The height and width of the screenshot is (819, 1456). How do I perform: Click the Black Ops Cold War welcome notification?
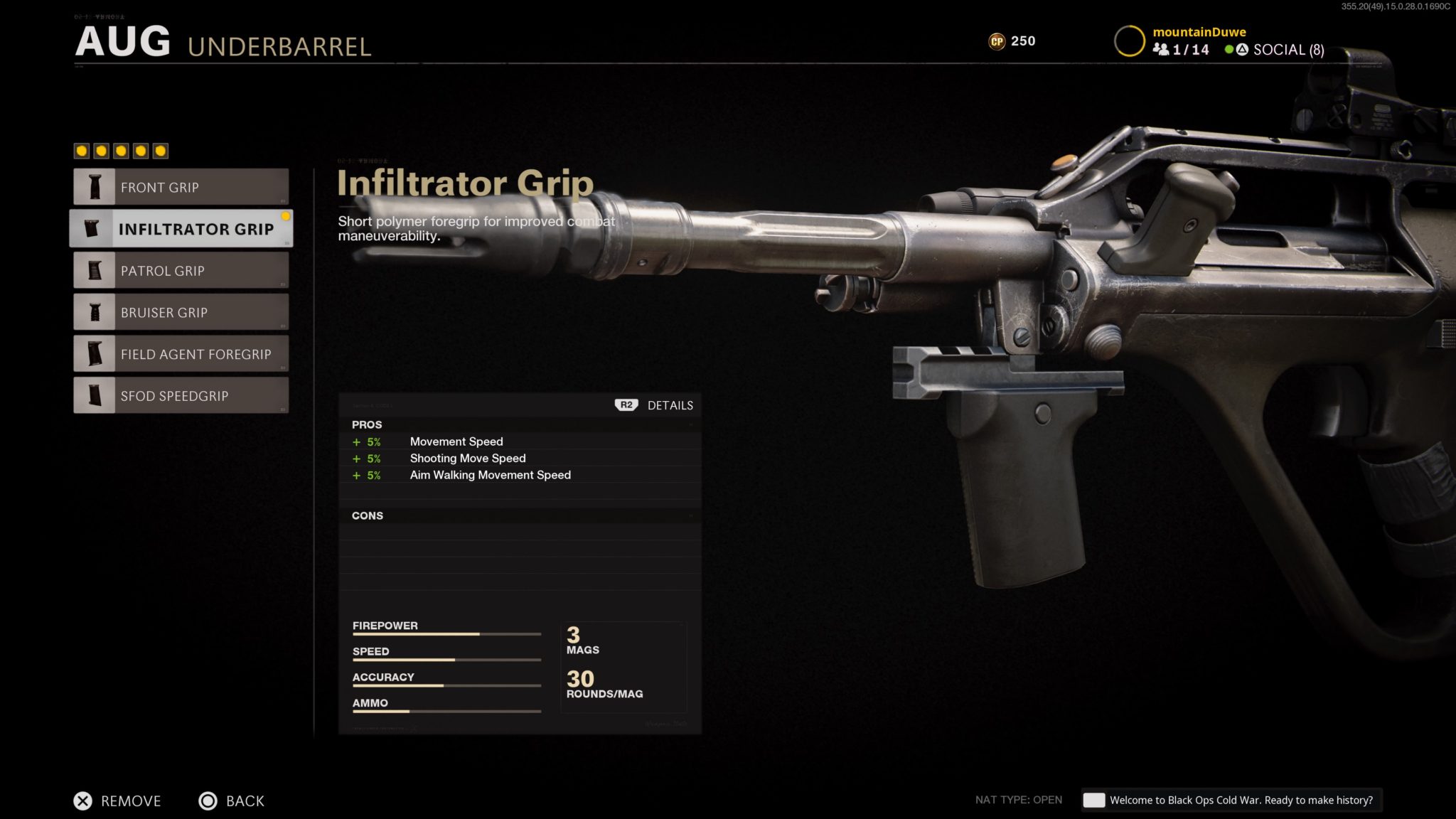click(1231, 800)
